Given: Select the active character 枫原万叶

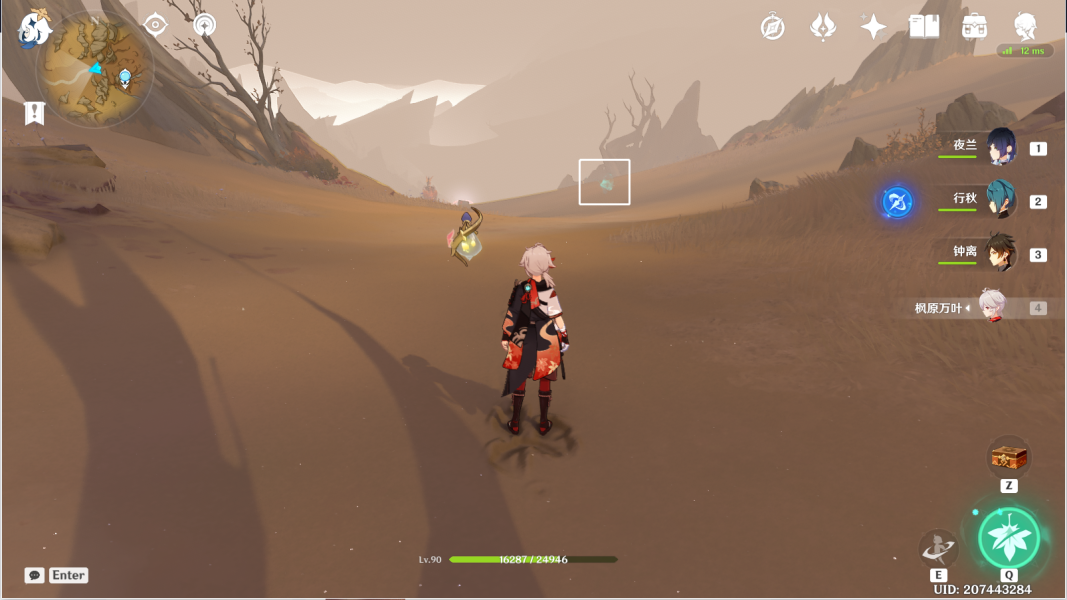Looking at the screenshot, I should (x=990, y=308).
